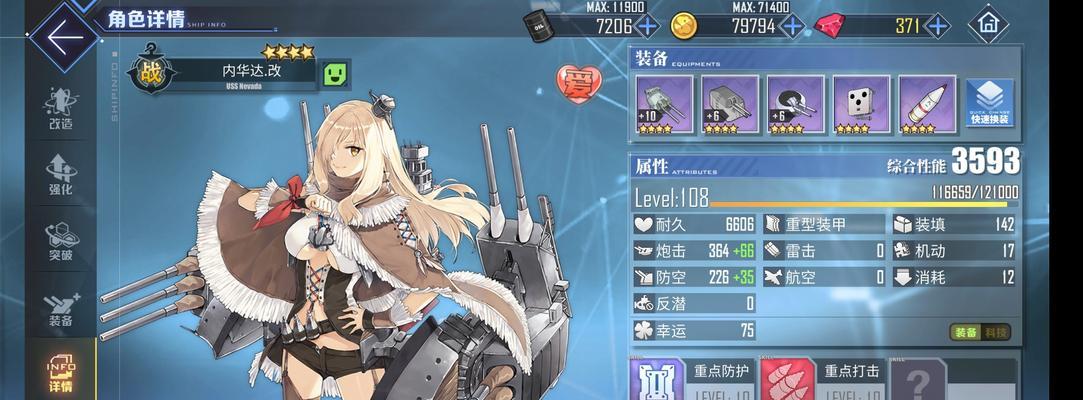The height and width of the screenshot is (400, 1083).
Task: Buy gems with the plus button
Action: pyautogui.click(x=936, y=26)
